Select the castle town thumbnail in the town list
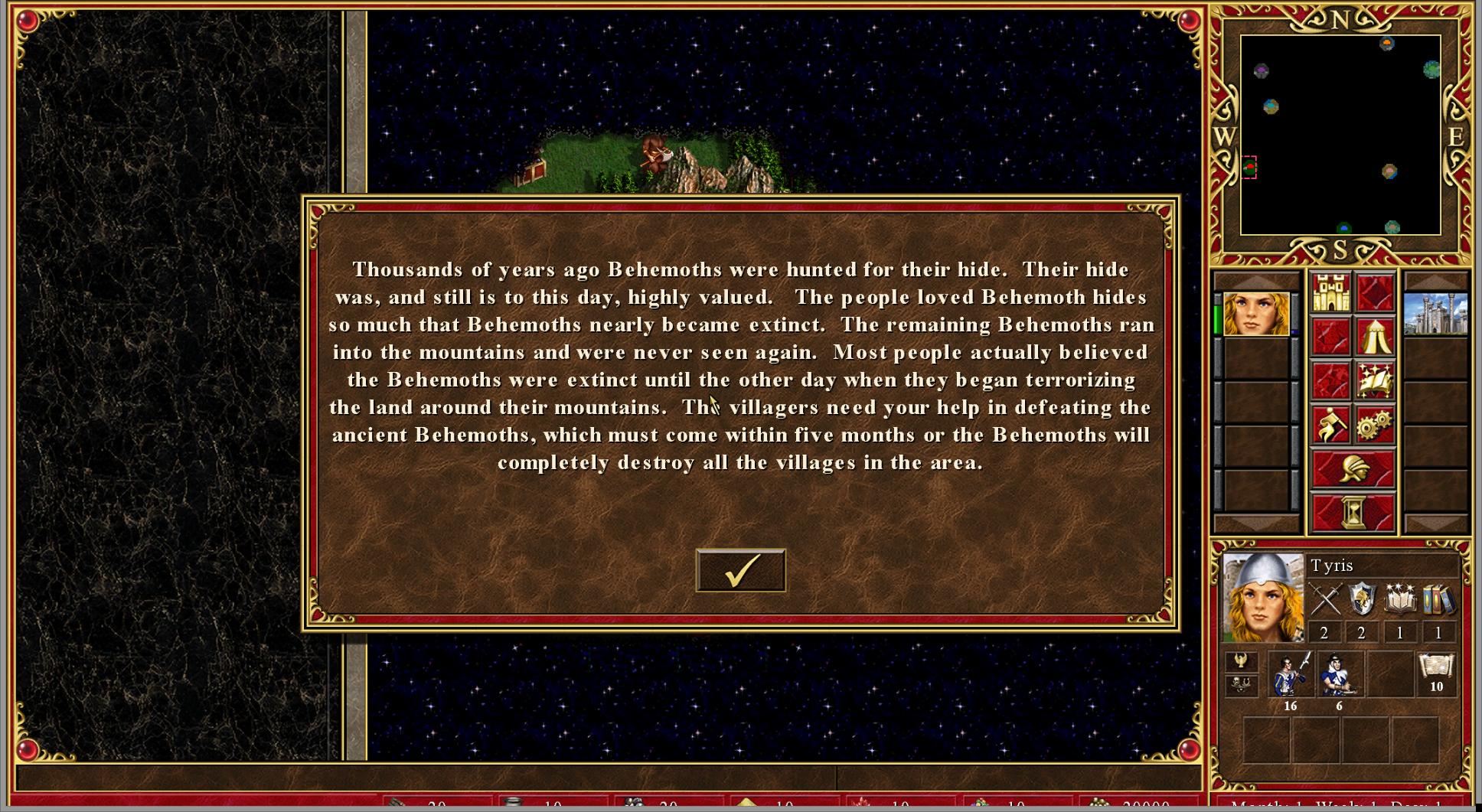The image size is (1482, 812). [x=1435, y=314]
